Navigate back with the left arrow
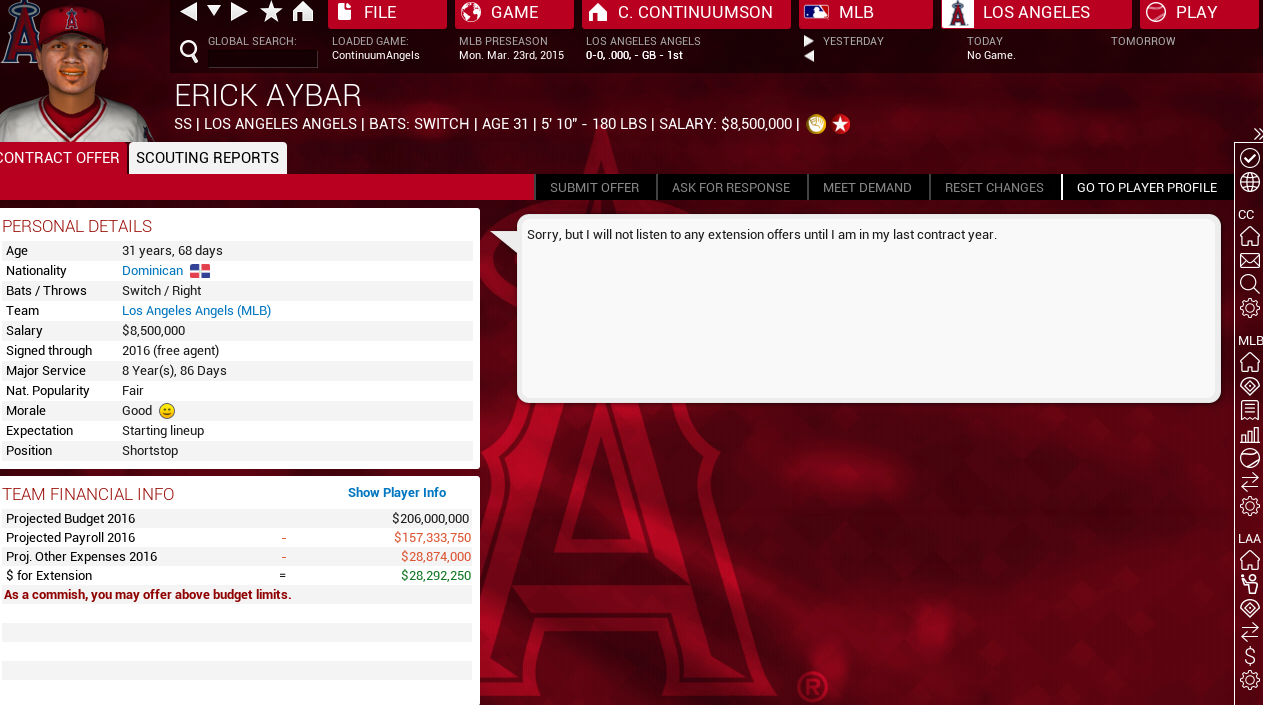Image resolution: width=1263 pixels, height=705 pixels. (188, 12)
